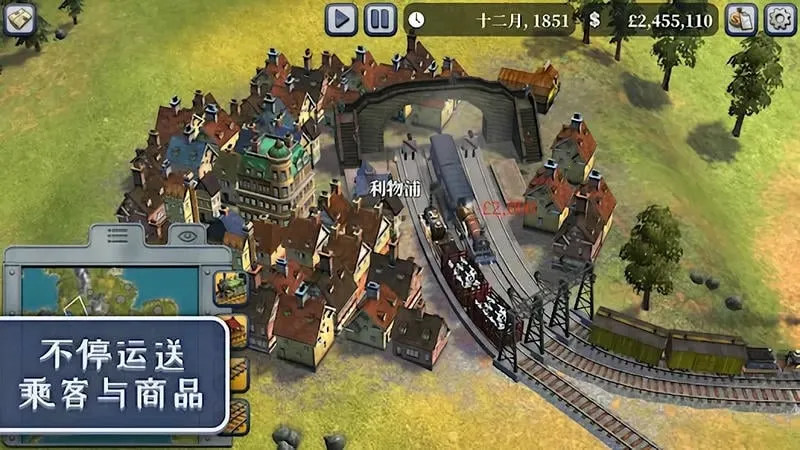Switch to the list tab above minimap

coord(118,237)
